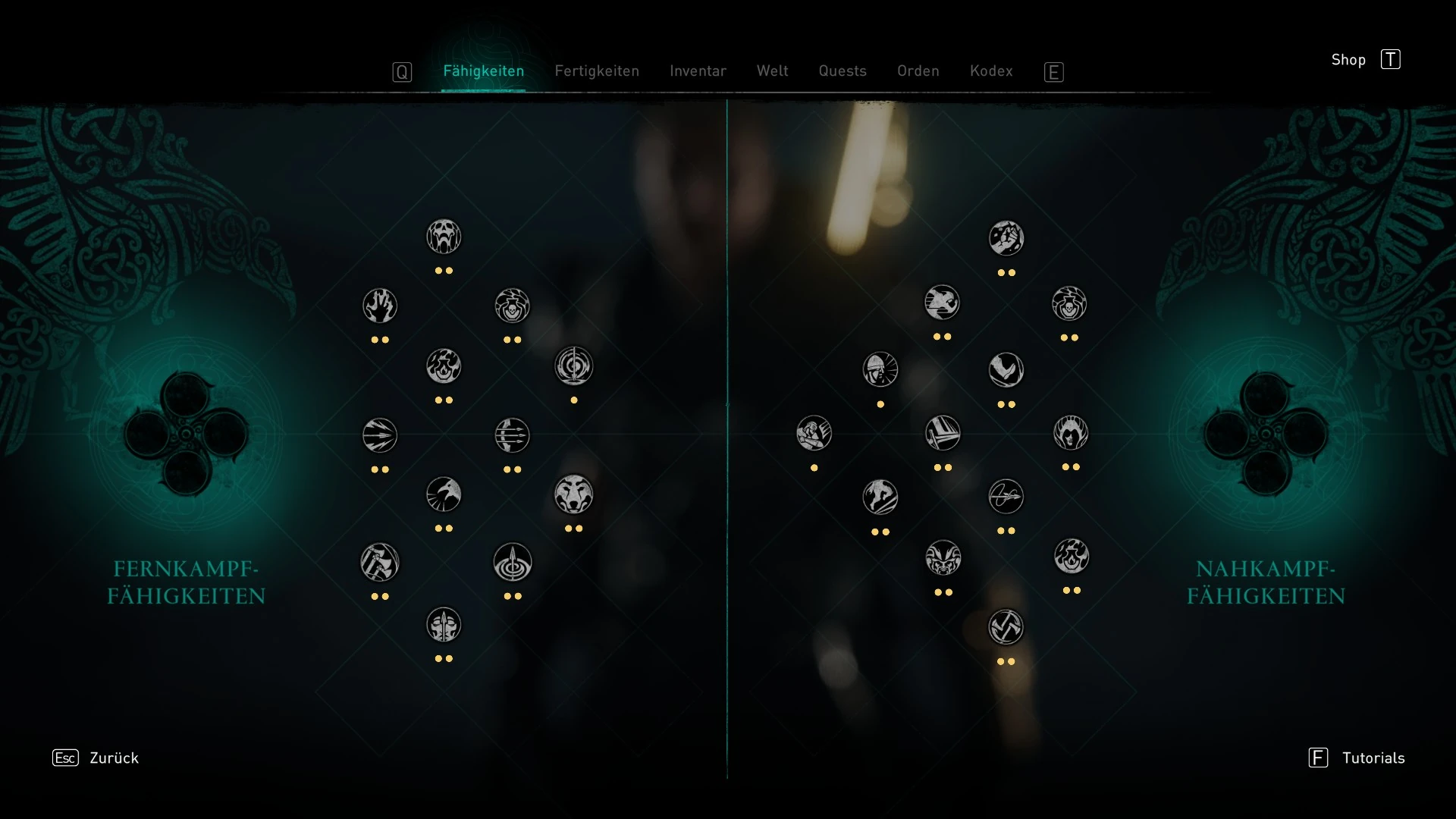Choose the flaming arrow skill node
This screenshot has height=819, width=1456.
(445, 366)
